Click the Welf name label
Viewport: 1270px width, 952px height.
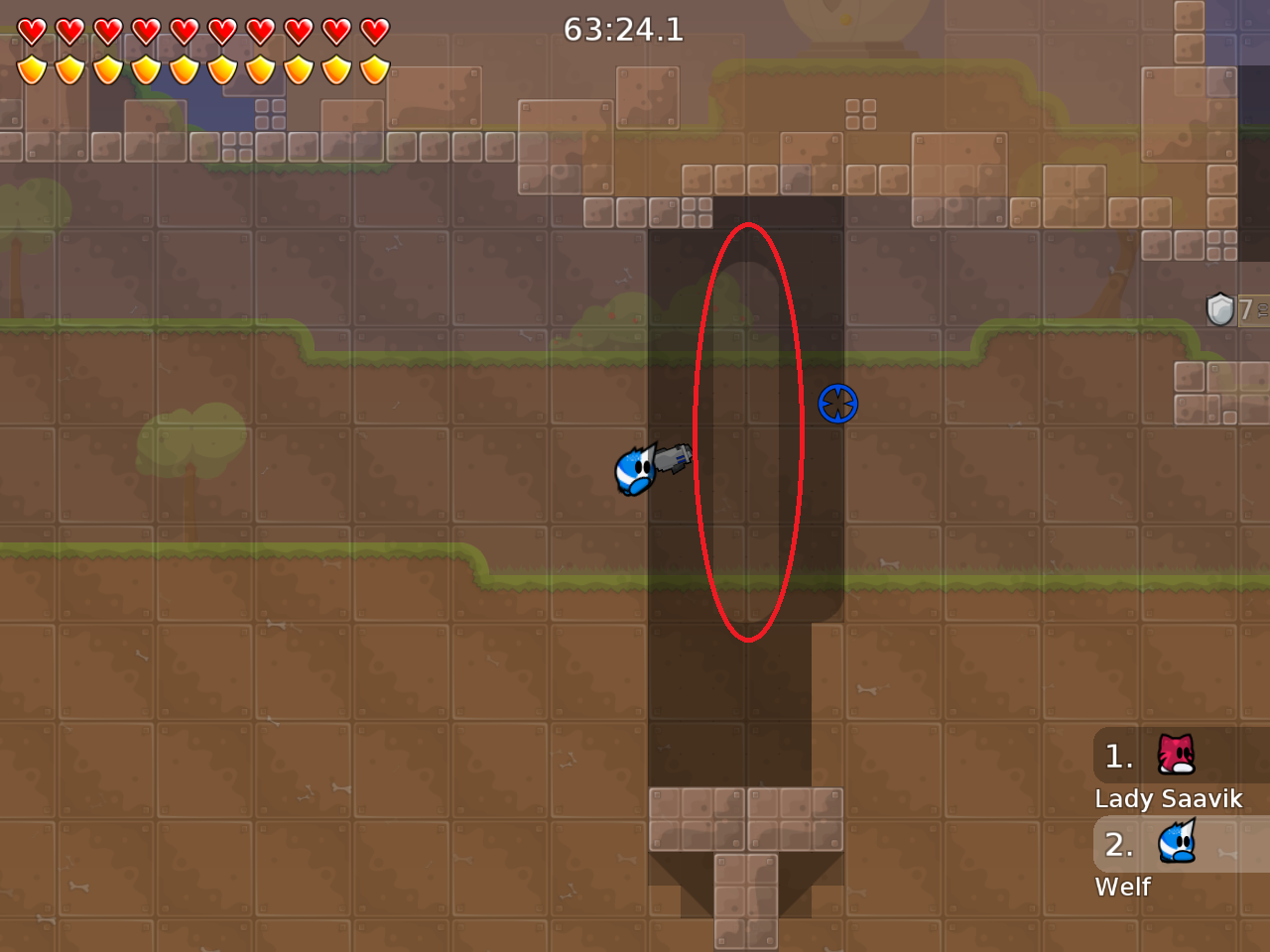coord(1122,888)
